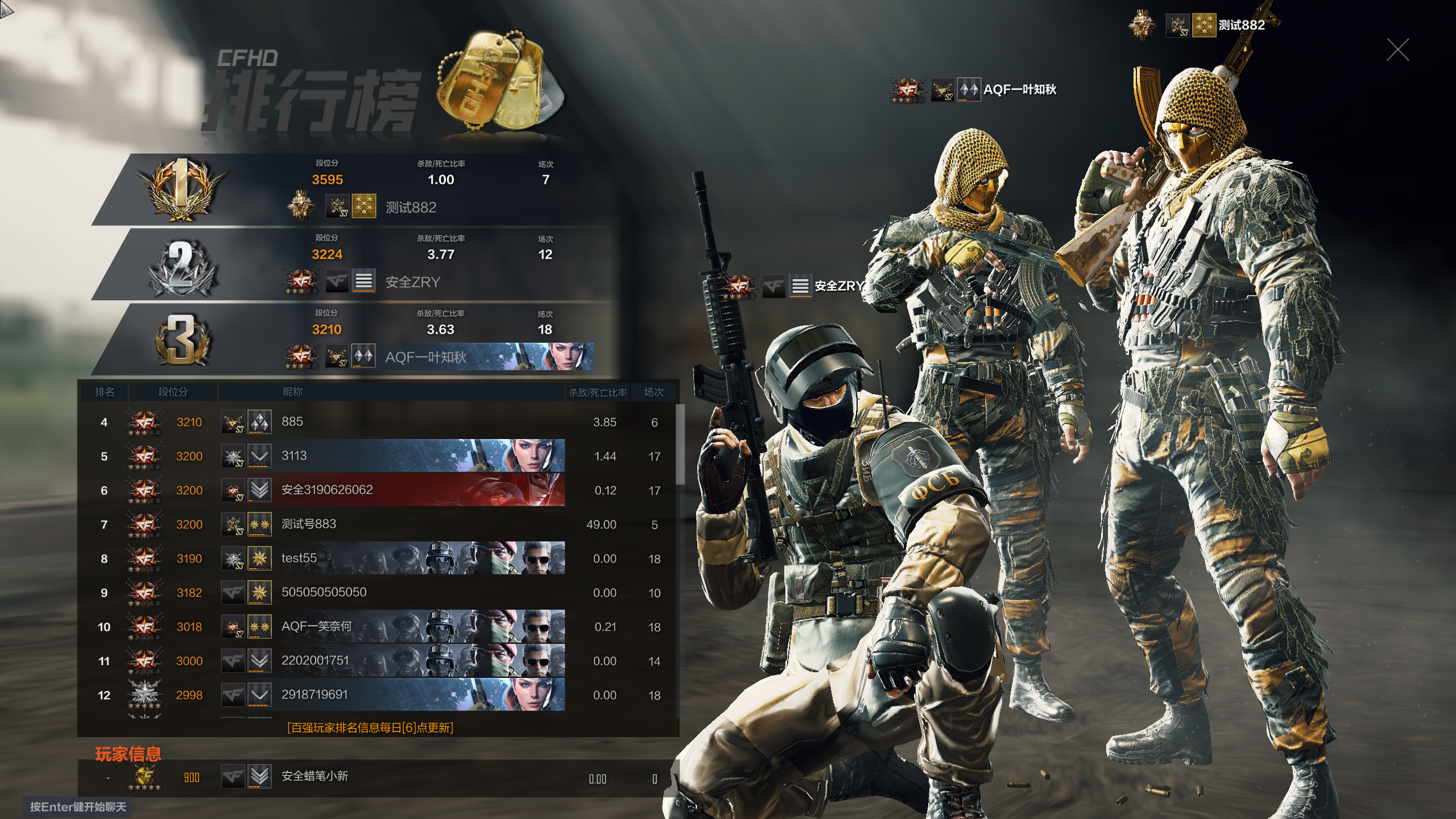Close the CFHD leaderboard screen
This screenshot has width=1456, height=819.
tap(1397, 50)
